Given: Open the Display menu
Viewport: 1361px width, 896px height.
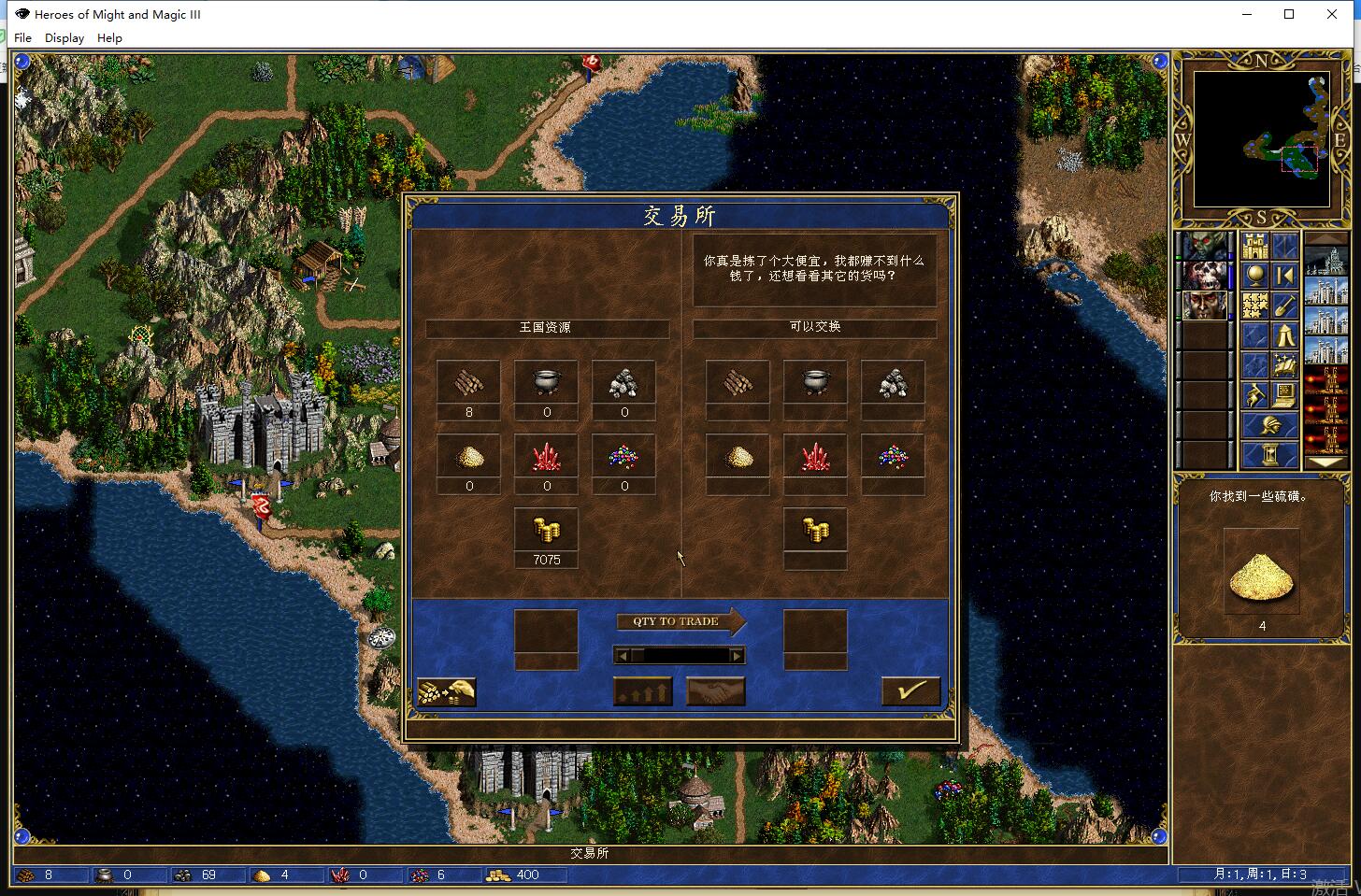Looking at the screenshot, I should [x=64, y=38].
